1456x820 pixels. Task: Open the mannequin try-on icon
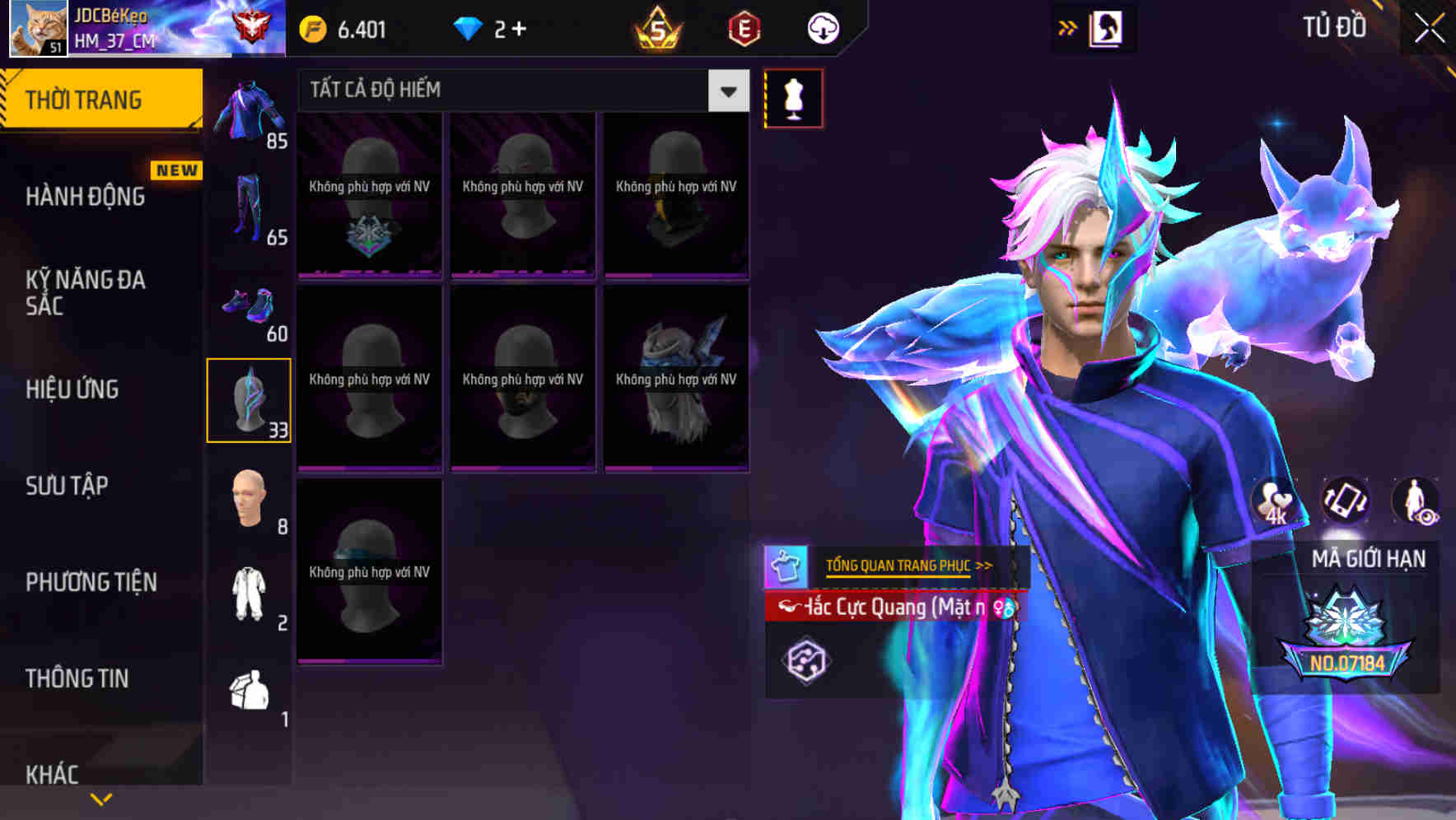pos(793,97)
